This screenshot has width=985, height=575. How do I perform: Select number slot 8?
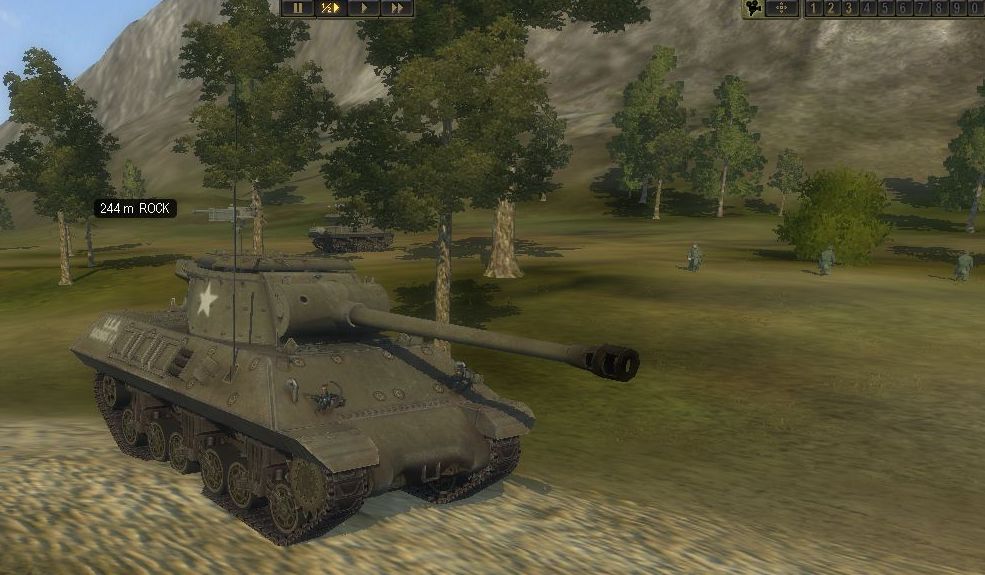[x=939, y=8]
